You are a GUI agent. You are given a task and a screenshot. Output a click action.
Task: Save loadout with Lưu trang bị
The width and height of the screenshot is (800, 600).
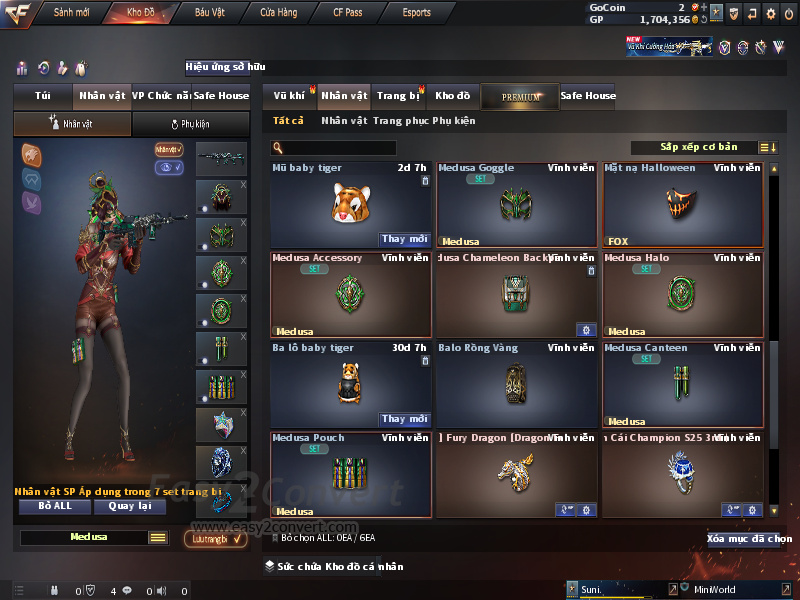(x=215, y=539)
